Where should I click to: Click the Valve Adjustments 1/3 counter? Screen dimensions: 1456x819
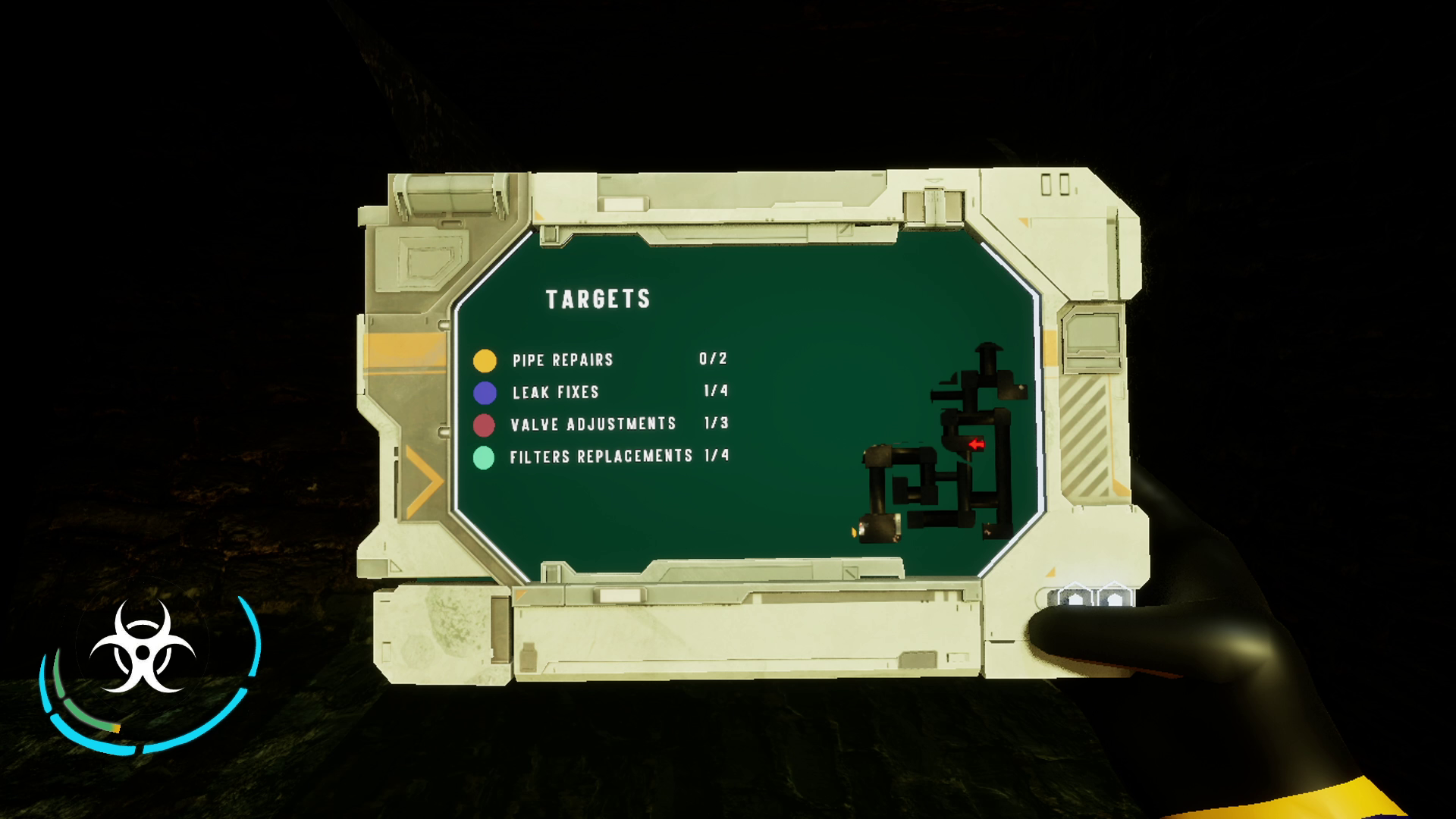[717, 424]
